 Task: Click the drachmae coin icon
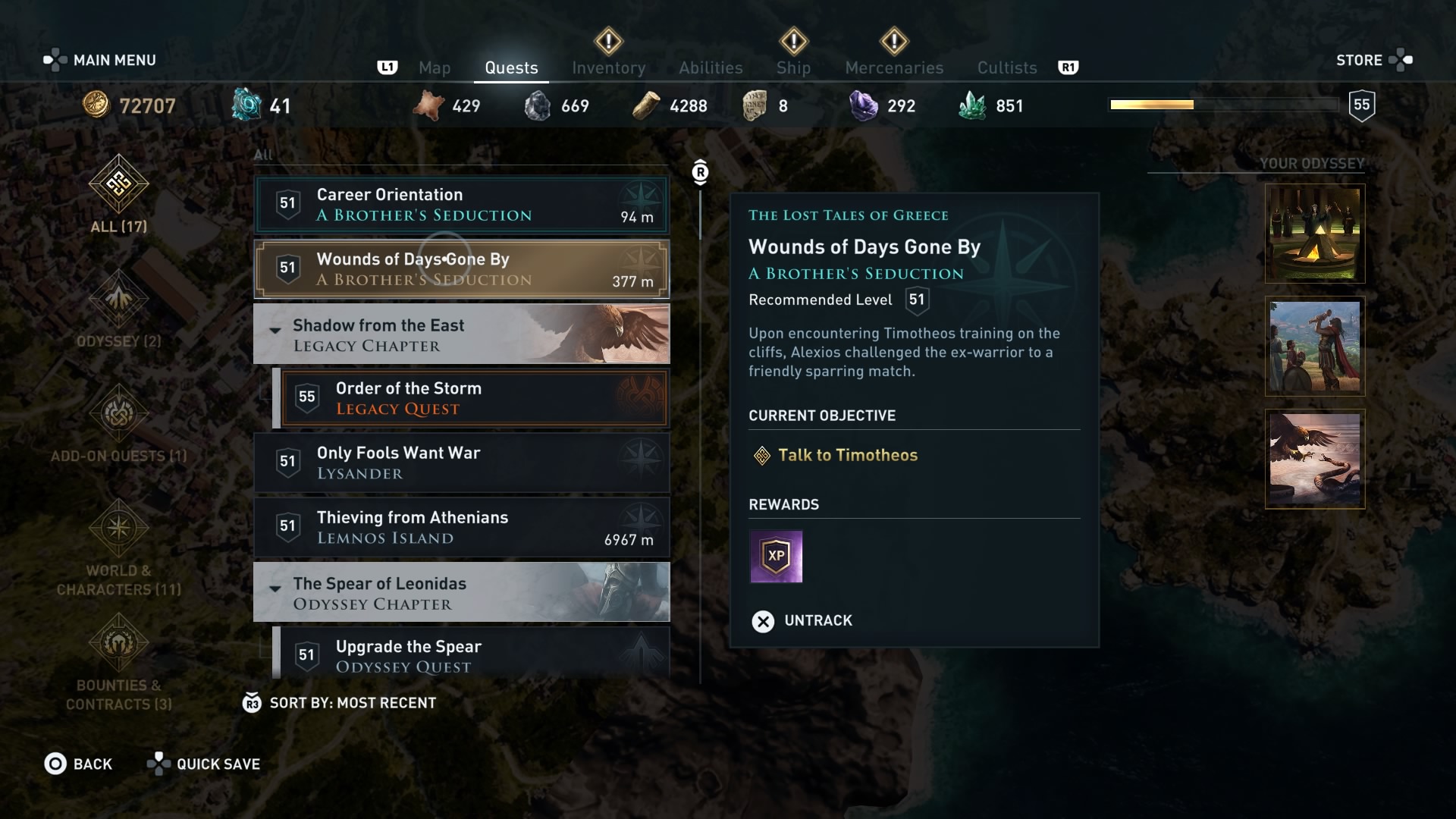point(96,105)
